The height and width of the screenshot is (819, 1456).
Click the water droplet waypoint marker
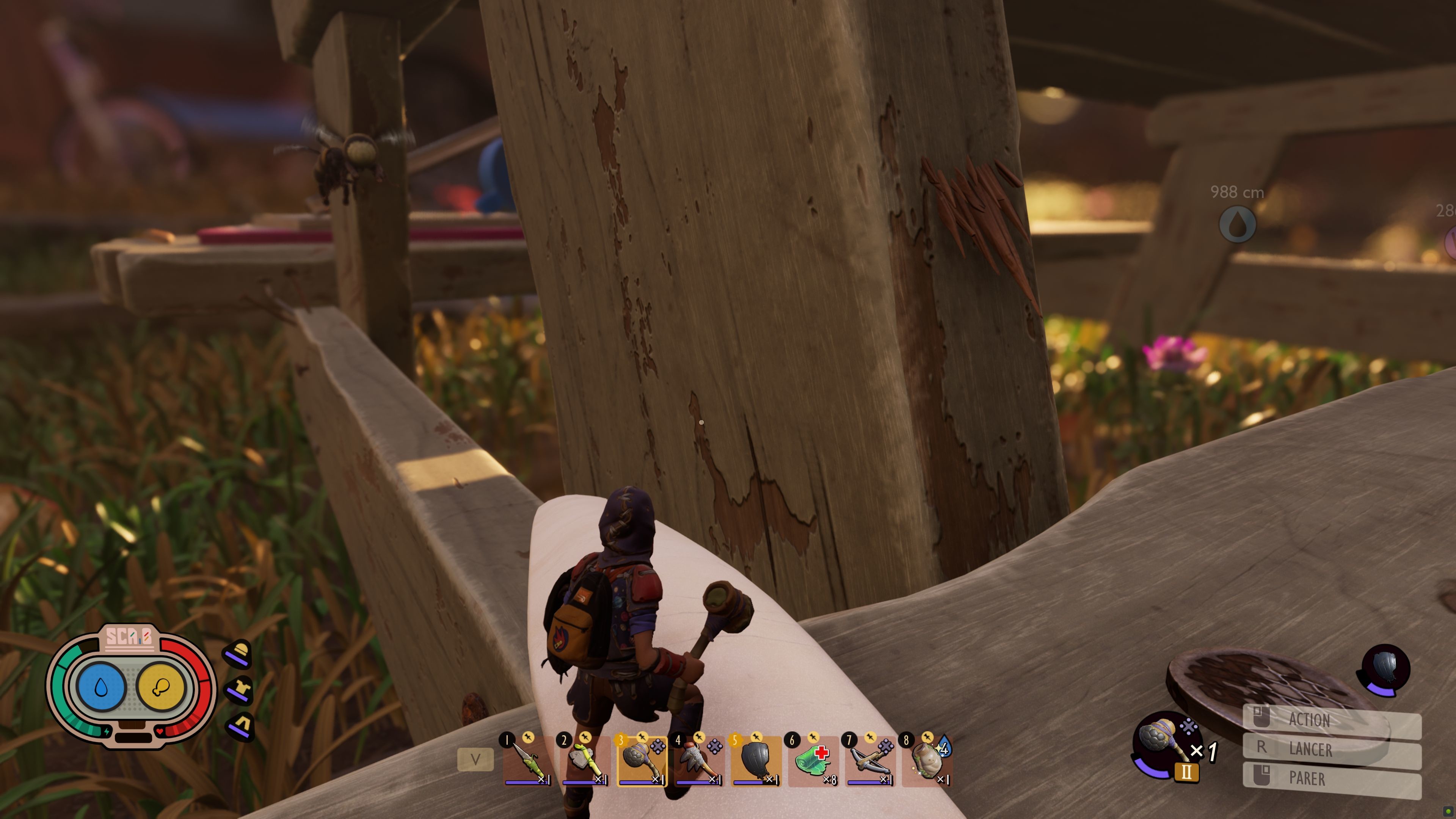pos(1237,224)
